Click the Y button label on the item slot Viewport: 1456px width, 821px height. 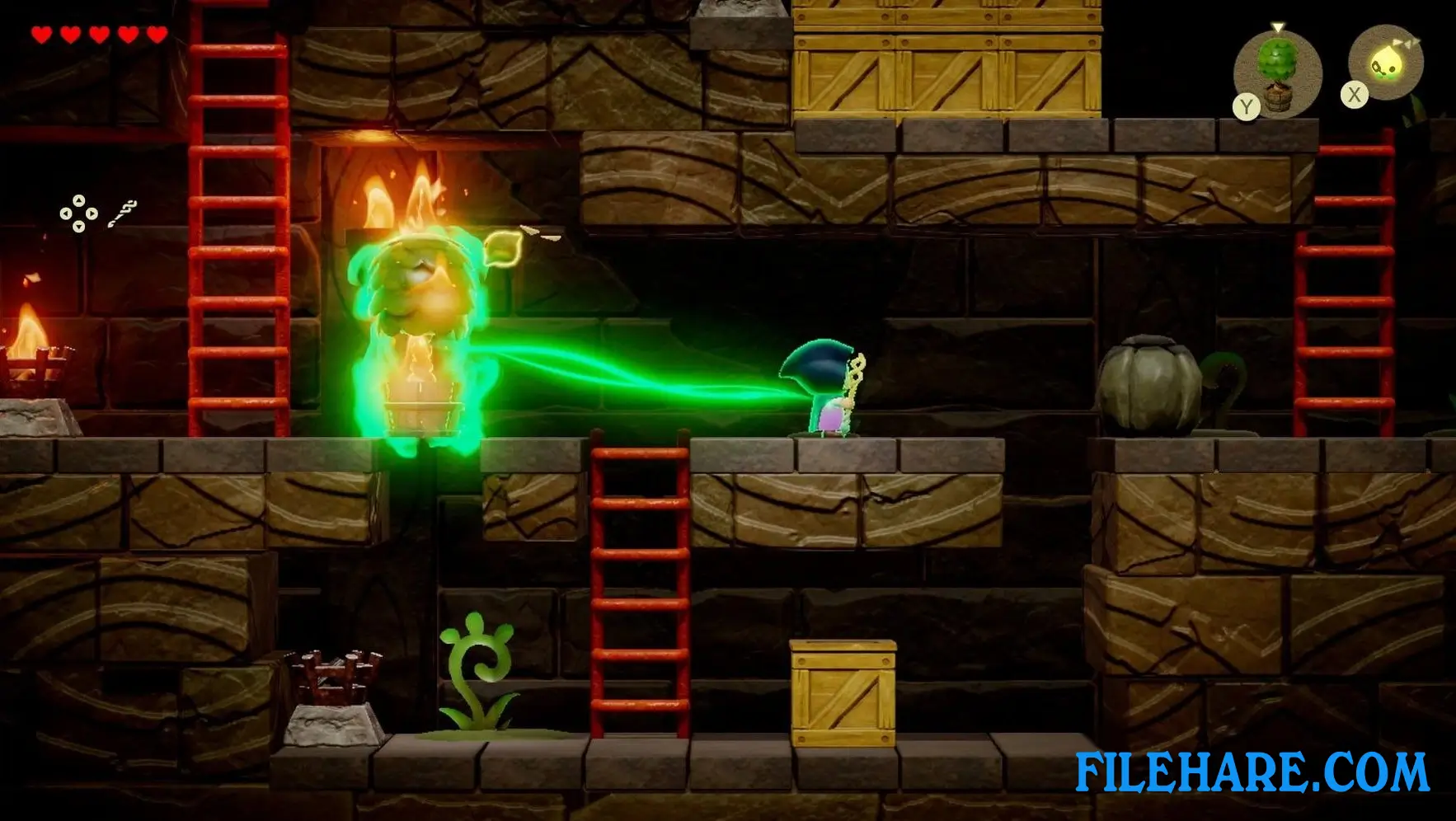pyautogui.click(x=1248, y=106)
